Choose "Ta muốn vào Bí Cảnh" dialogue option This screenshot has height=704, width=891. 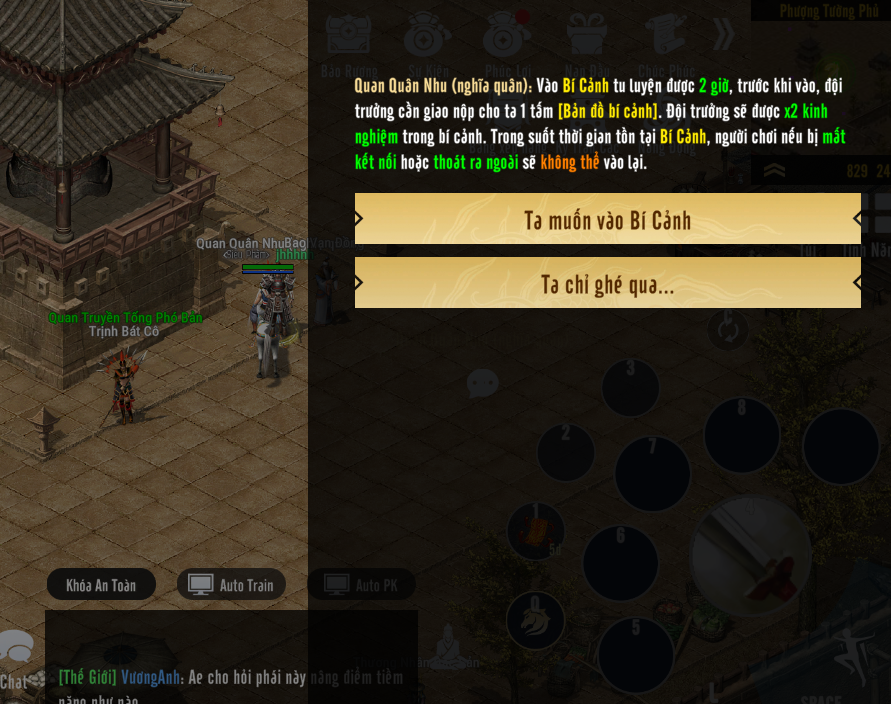[607, 219]
